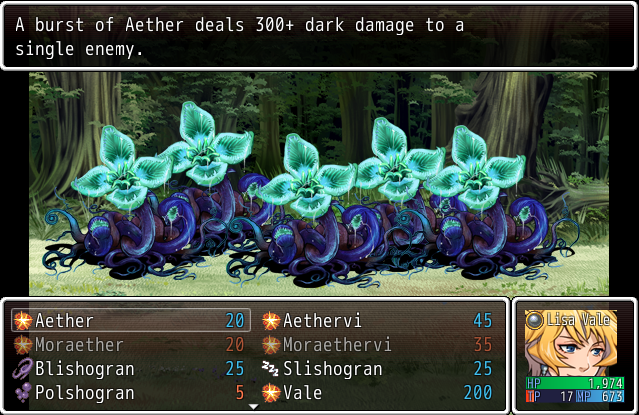
Task: Choose the greyed-out Moraether skill
Action: point(130,345)
